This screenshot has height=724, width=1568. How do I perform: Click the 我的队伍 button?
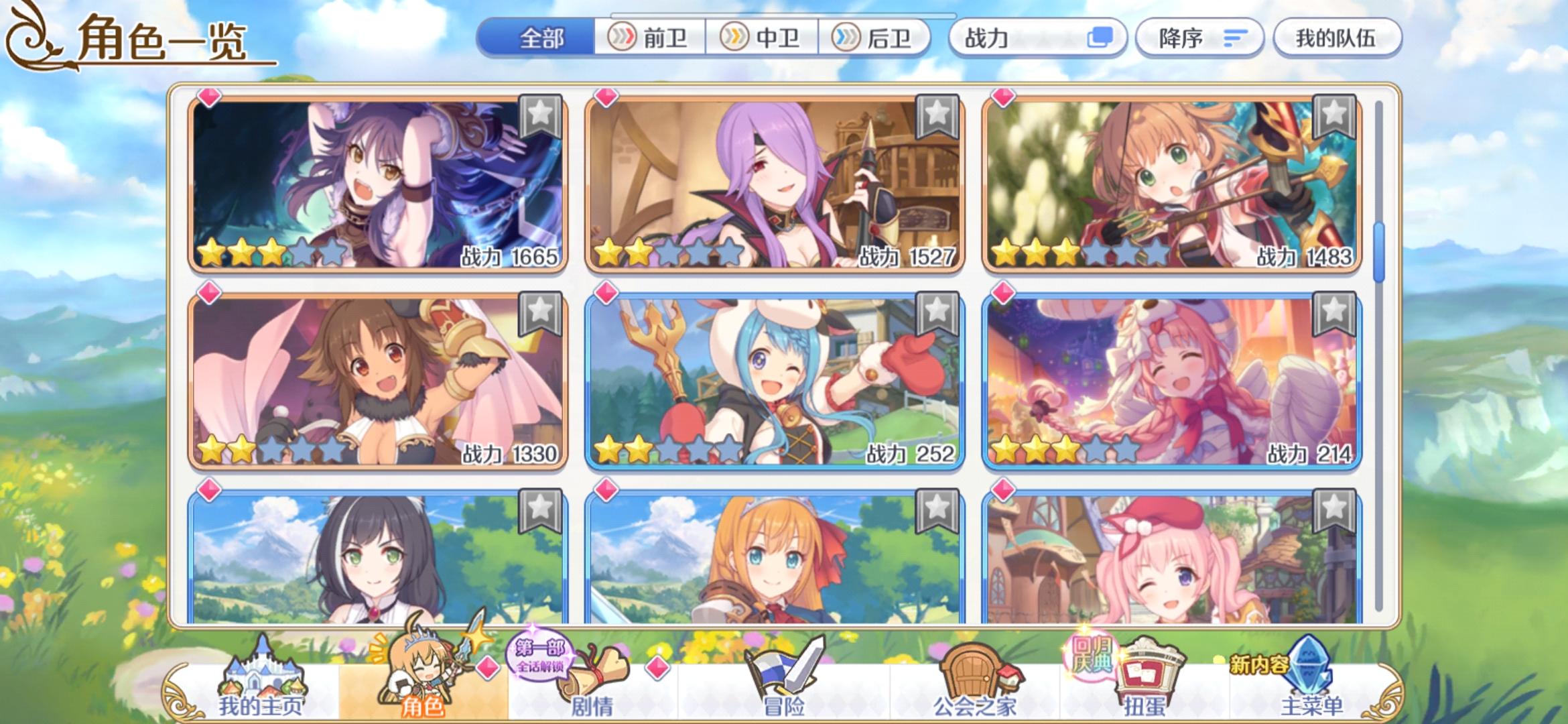(1335, 38)
